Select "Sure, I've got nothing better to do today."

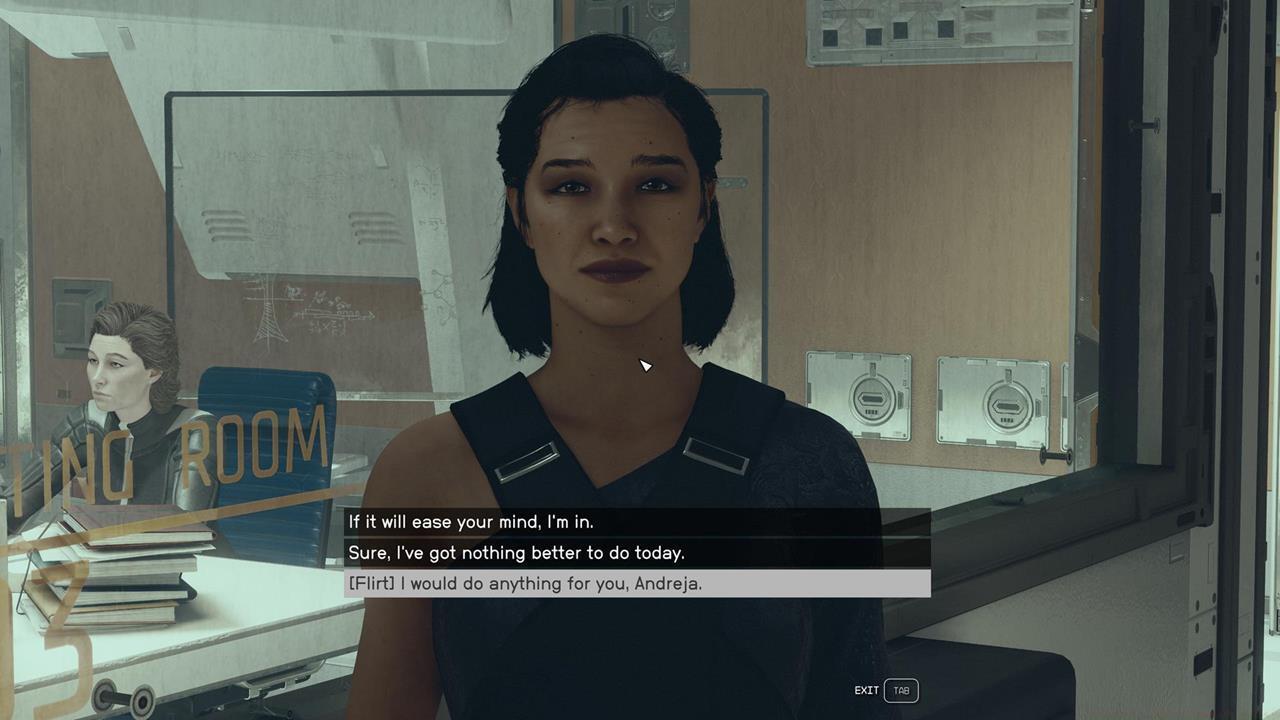[x=516, y=553]
